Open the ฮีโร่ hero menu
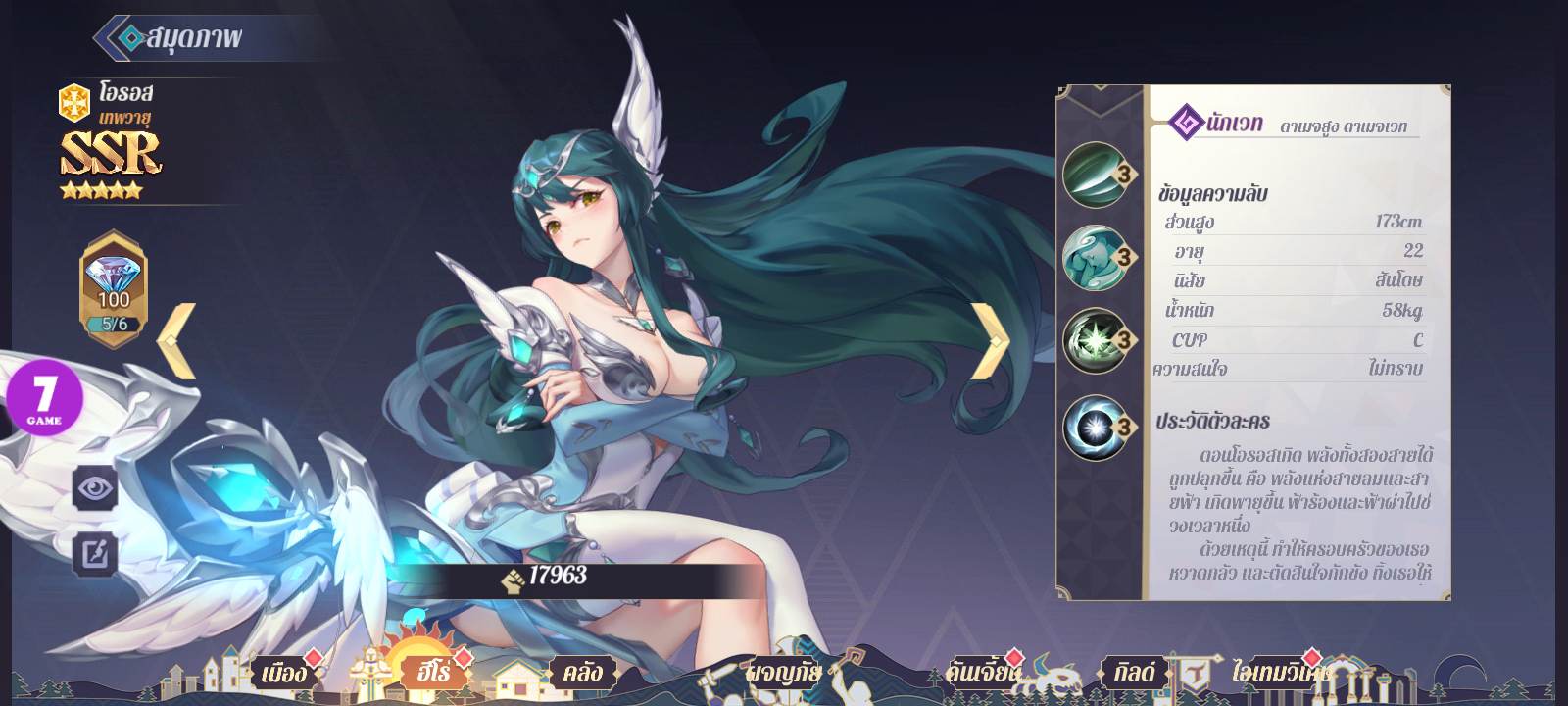The width and height of the screenshot is (1568, 706). 432,673
